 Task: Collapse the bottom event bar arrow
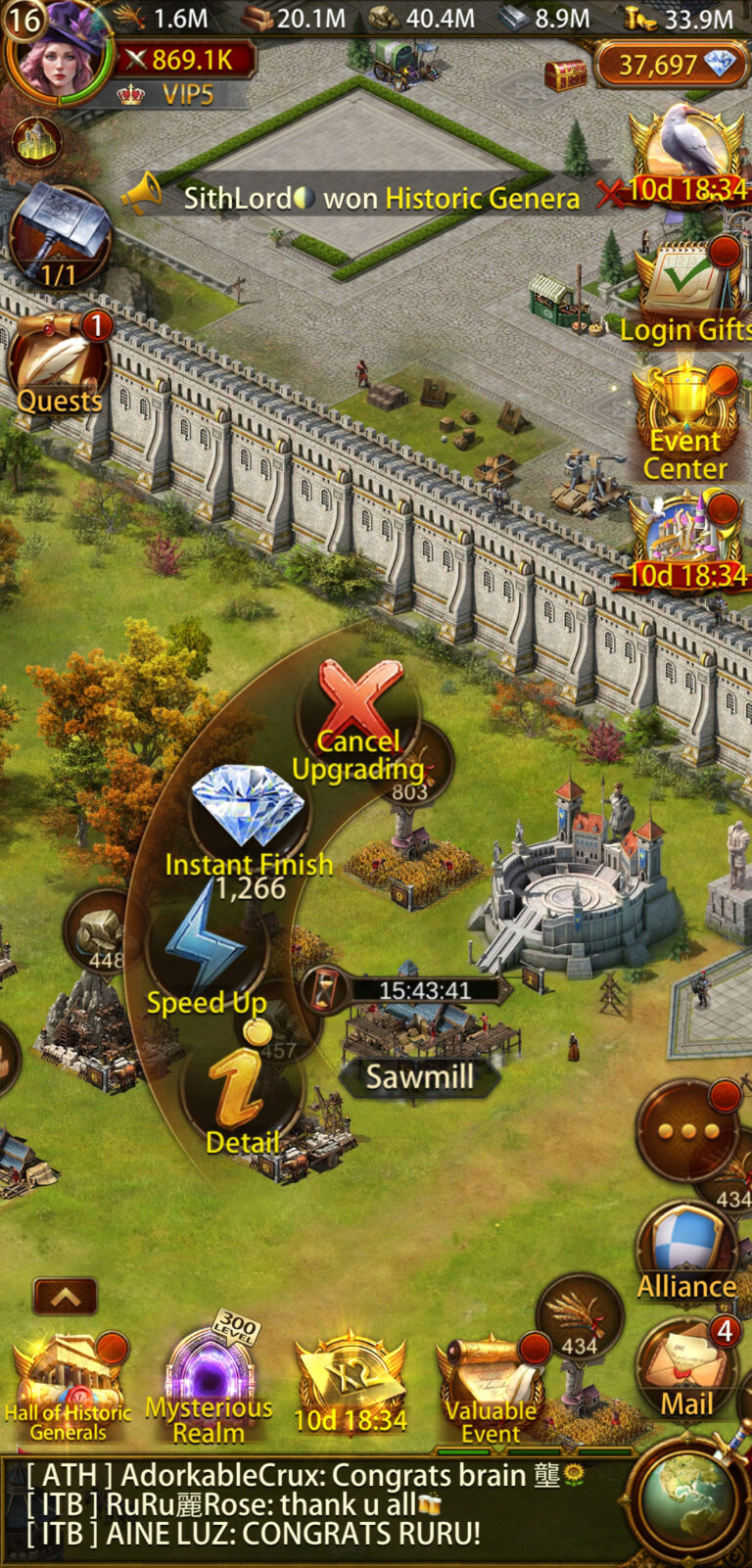(x=65, y=1297)
